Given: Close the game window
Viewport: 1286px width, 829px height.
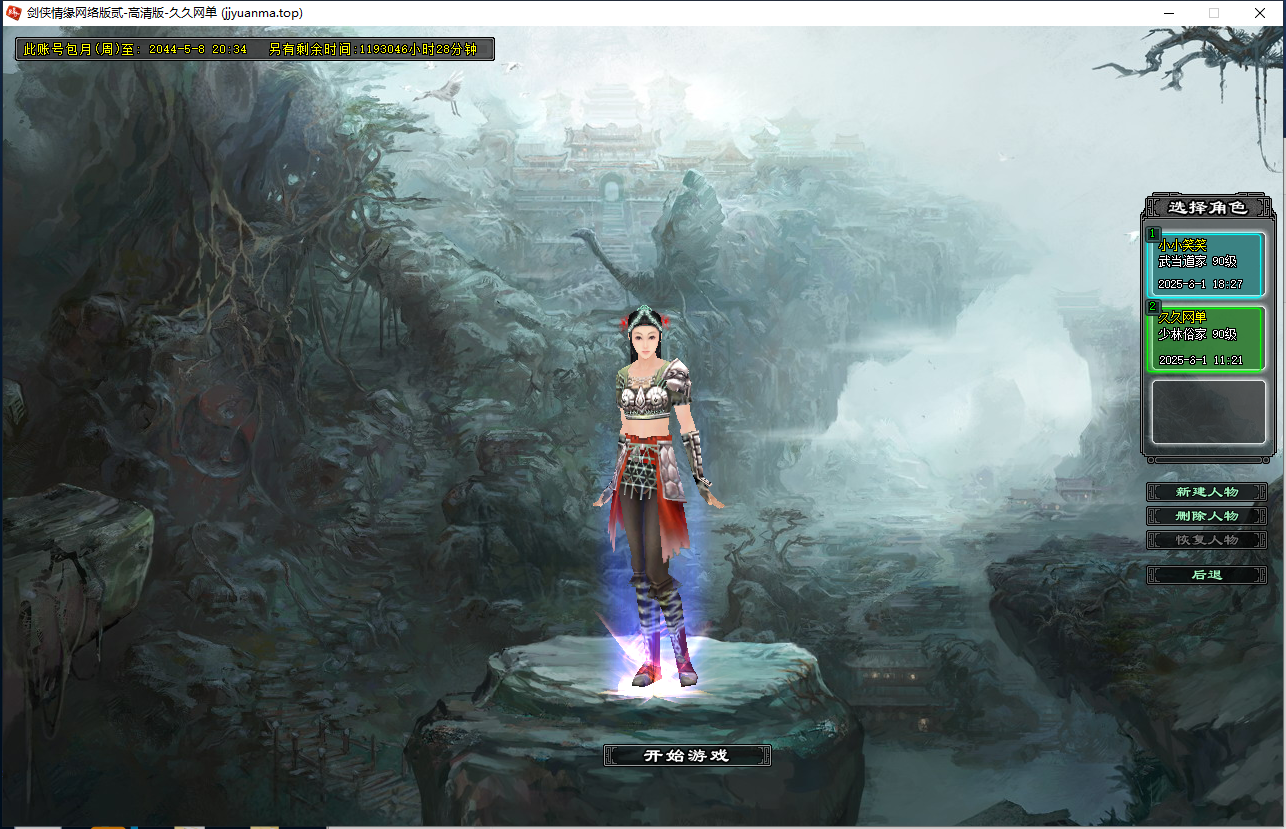Looking at the screenshot, I should click(1260, 13).
